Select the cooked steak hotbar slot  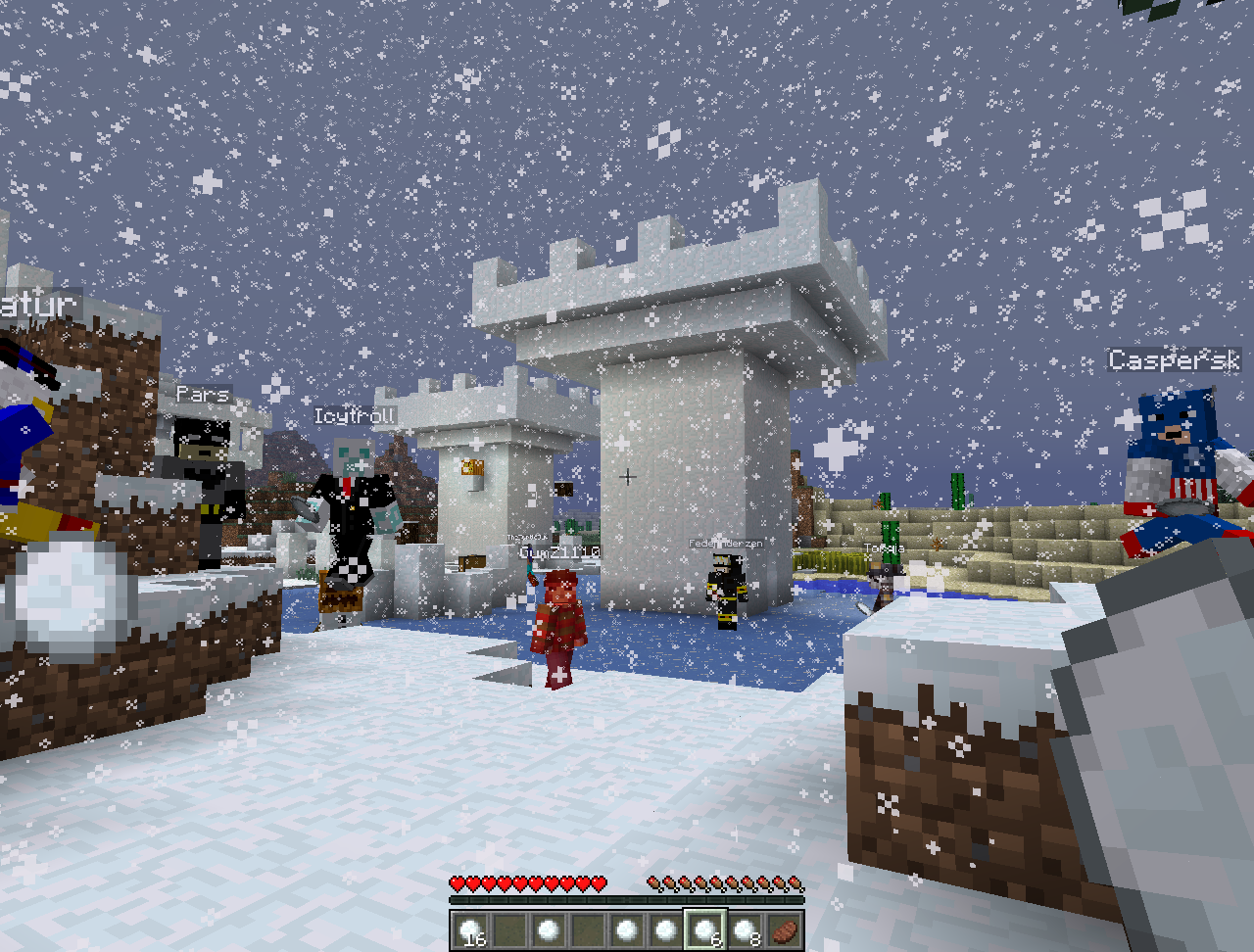(x=784, y=929)
